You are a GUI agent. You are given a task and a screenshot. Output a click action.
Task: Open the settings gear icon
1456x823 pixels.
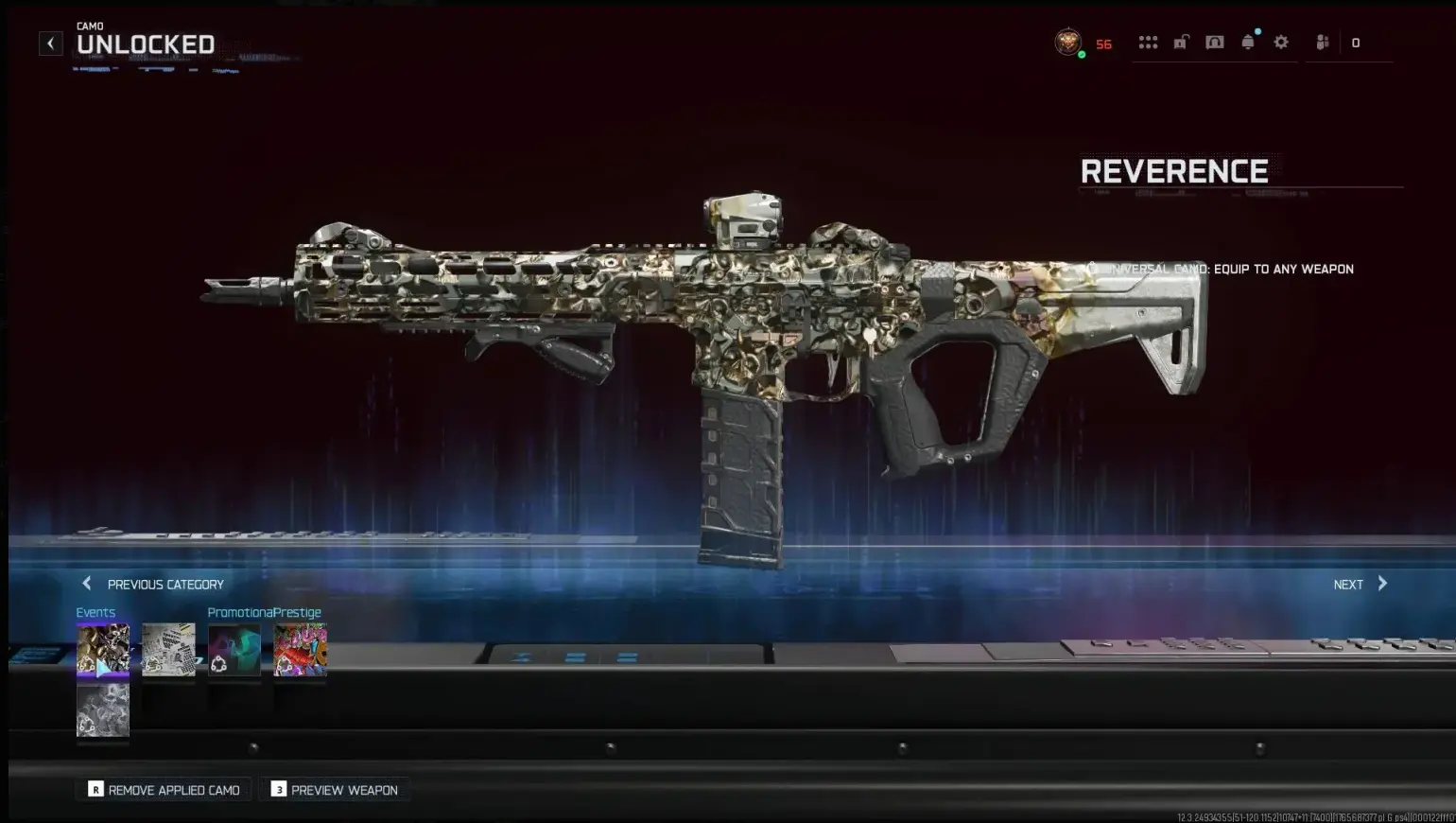[x=1280, y=42]
